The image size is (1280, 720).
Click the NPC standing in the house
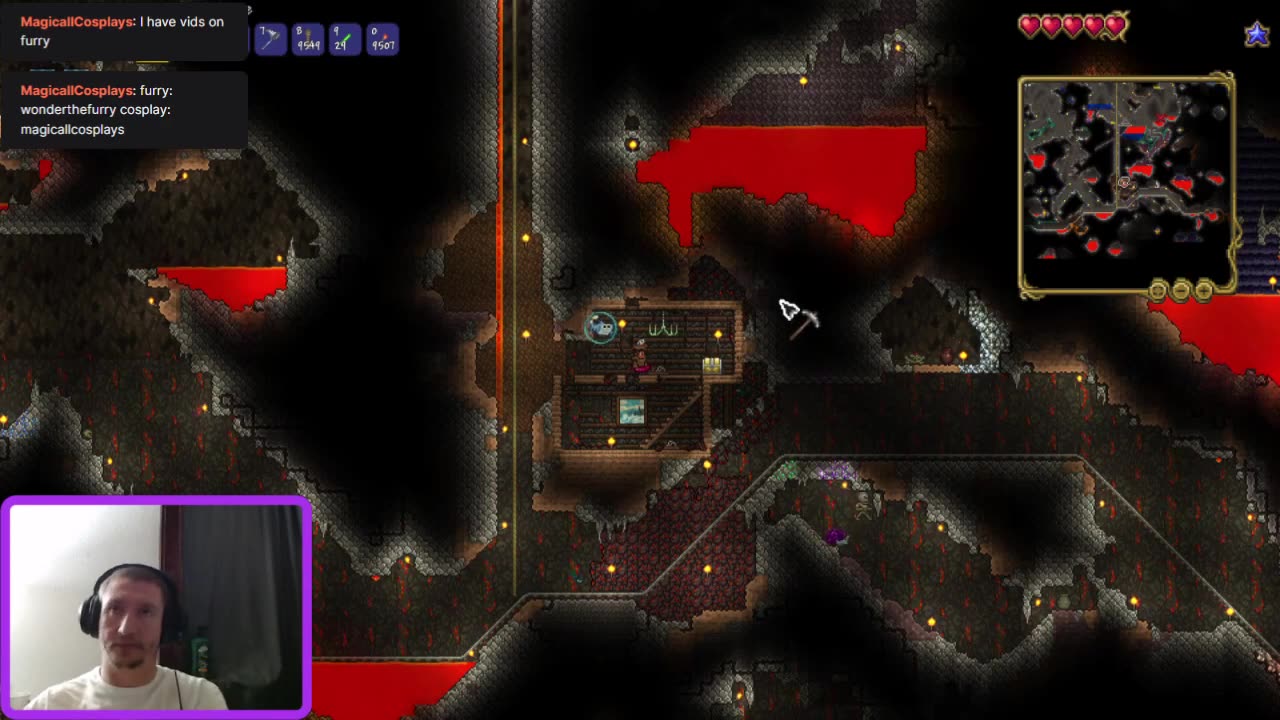click(640, 356)
